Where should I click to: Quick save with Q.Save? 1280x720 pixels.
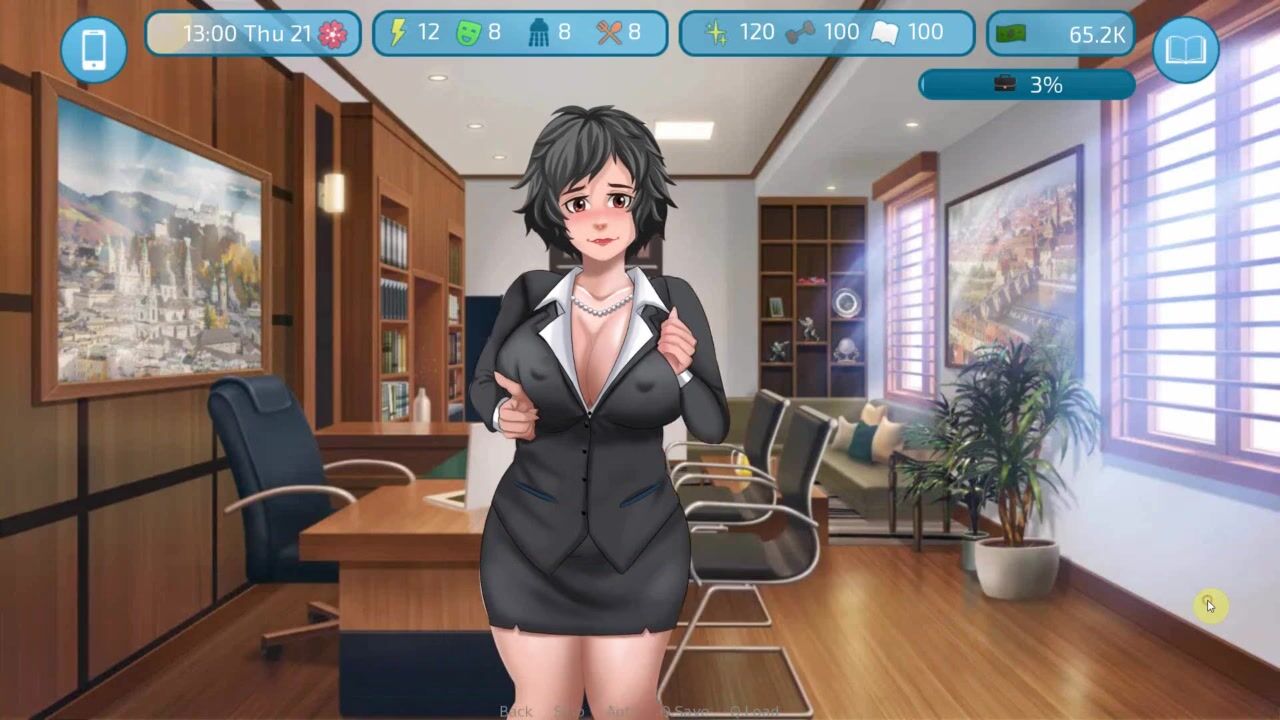tap(684, 711)
